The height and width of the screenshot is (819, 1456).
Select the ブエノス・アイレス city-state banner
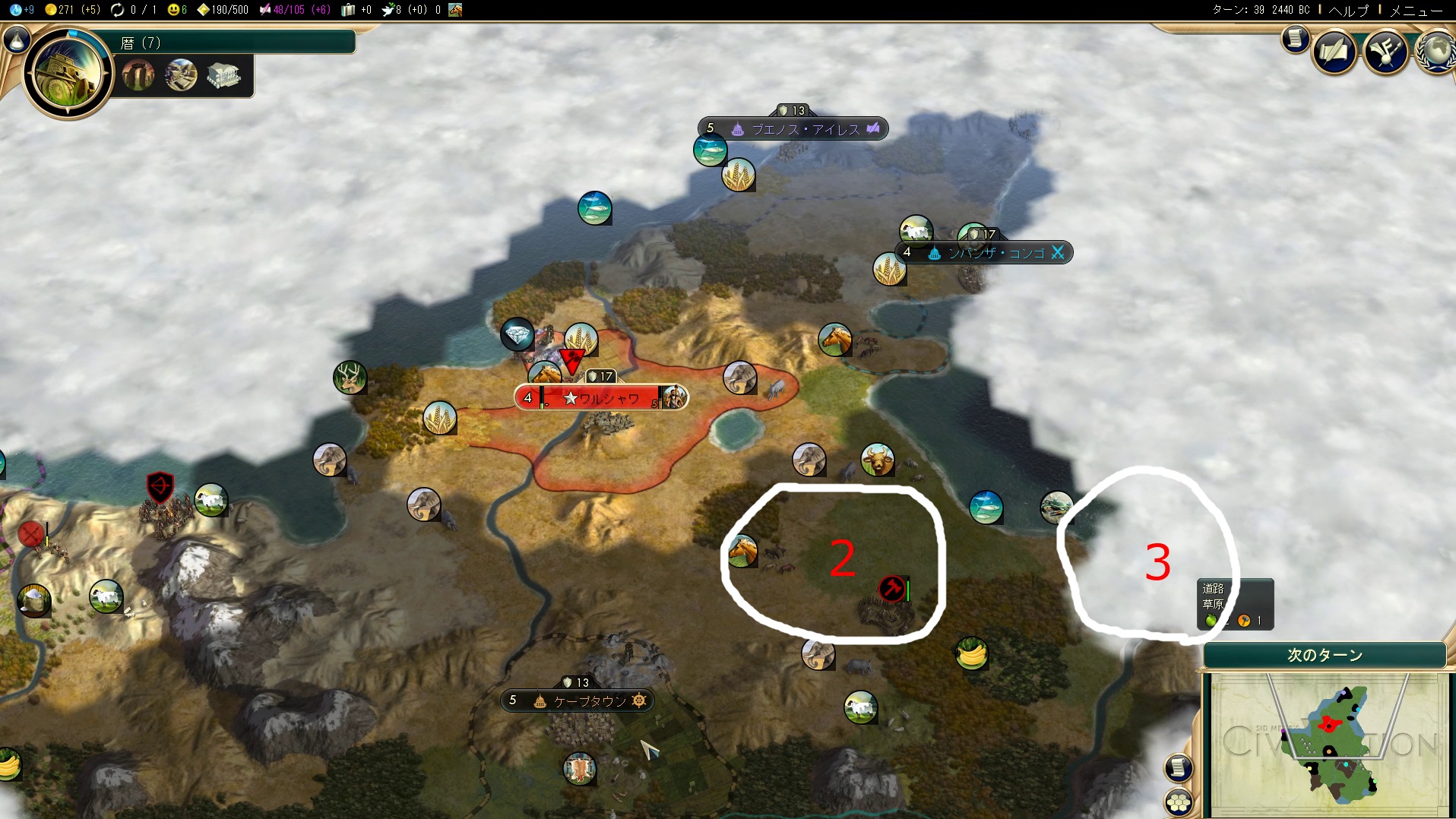point(793,128)
